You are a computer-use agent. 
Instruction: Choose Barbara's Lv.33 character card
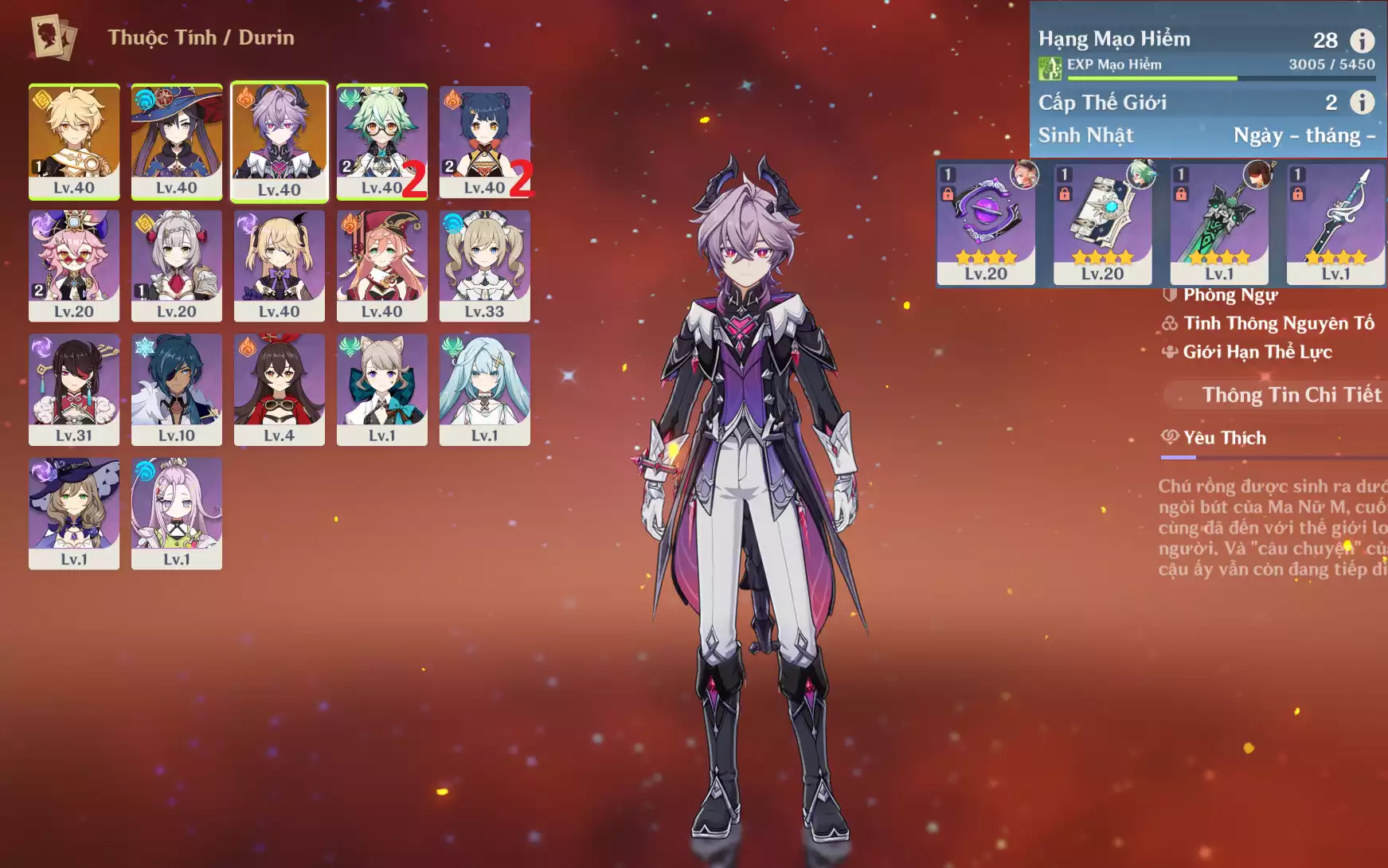[x=484, y=265]
